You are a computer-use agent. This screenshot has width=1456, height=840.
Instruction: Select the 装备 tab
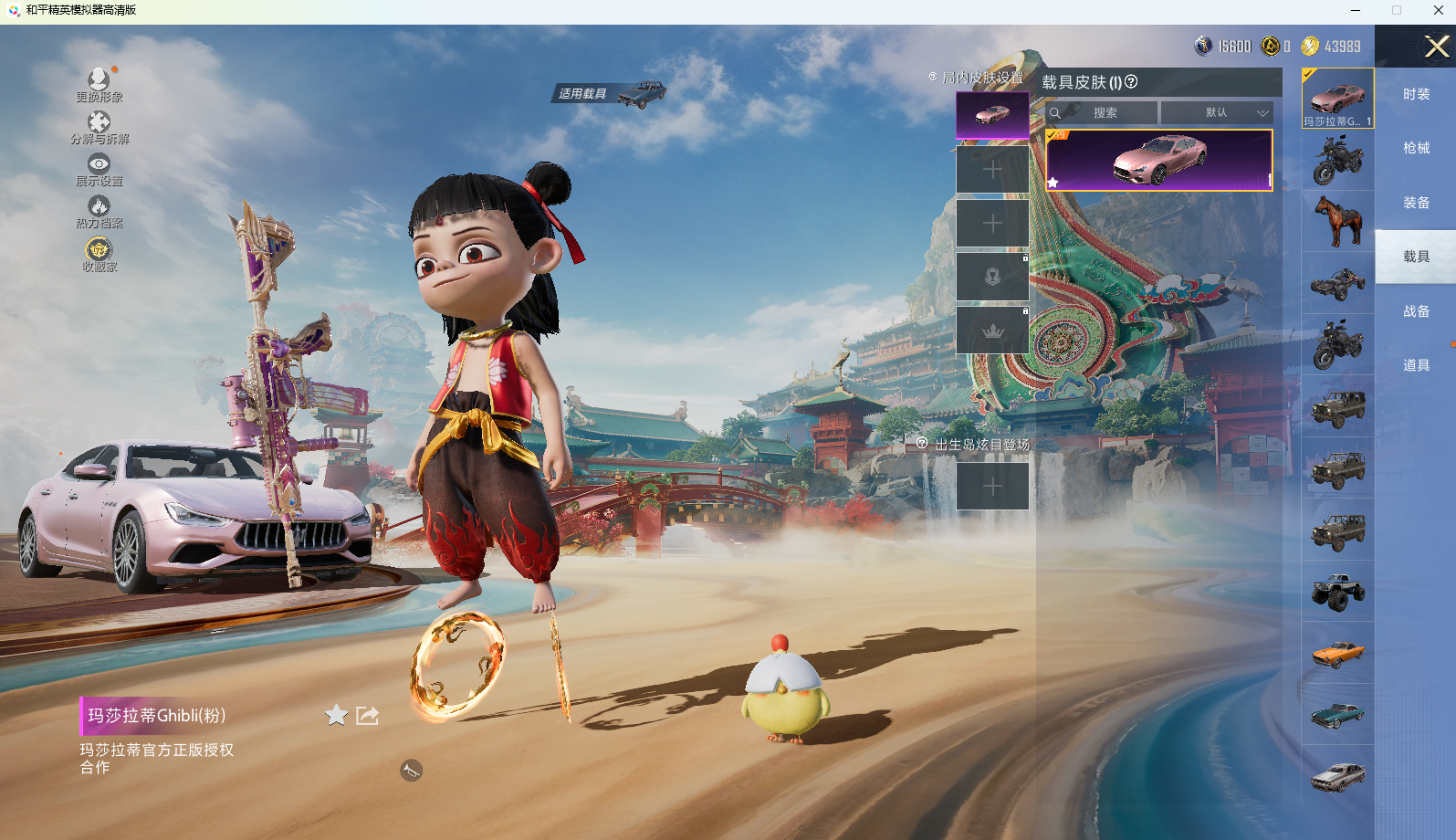(x=1416, y=203)
